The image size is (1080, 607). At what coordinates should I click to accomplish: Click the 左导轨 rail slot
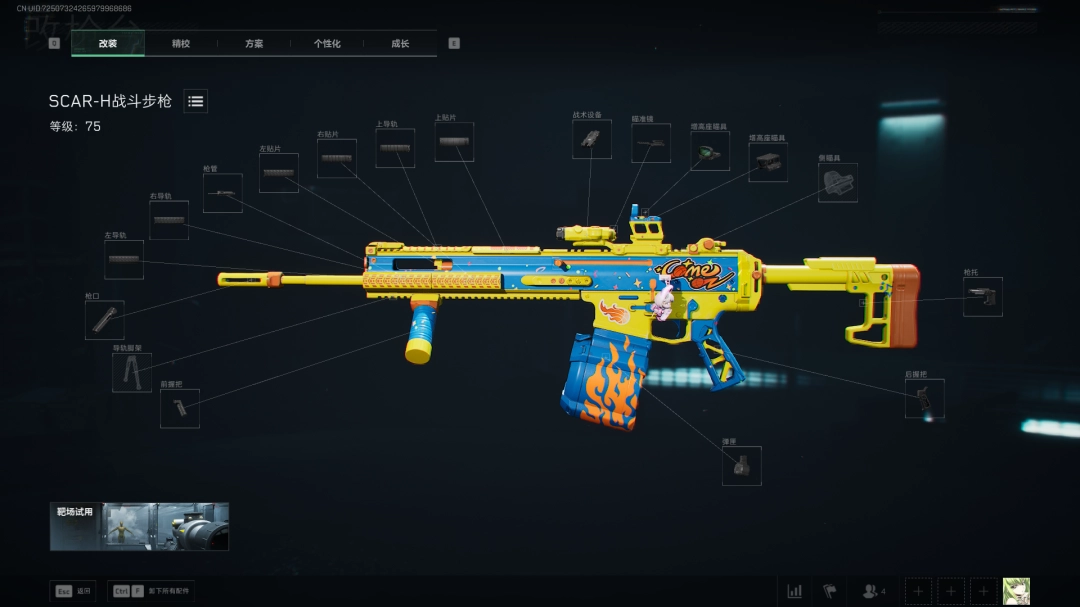click(124, 260)
